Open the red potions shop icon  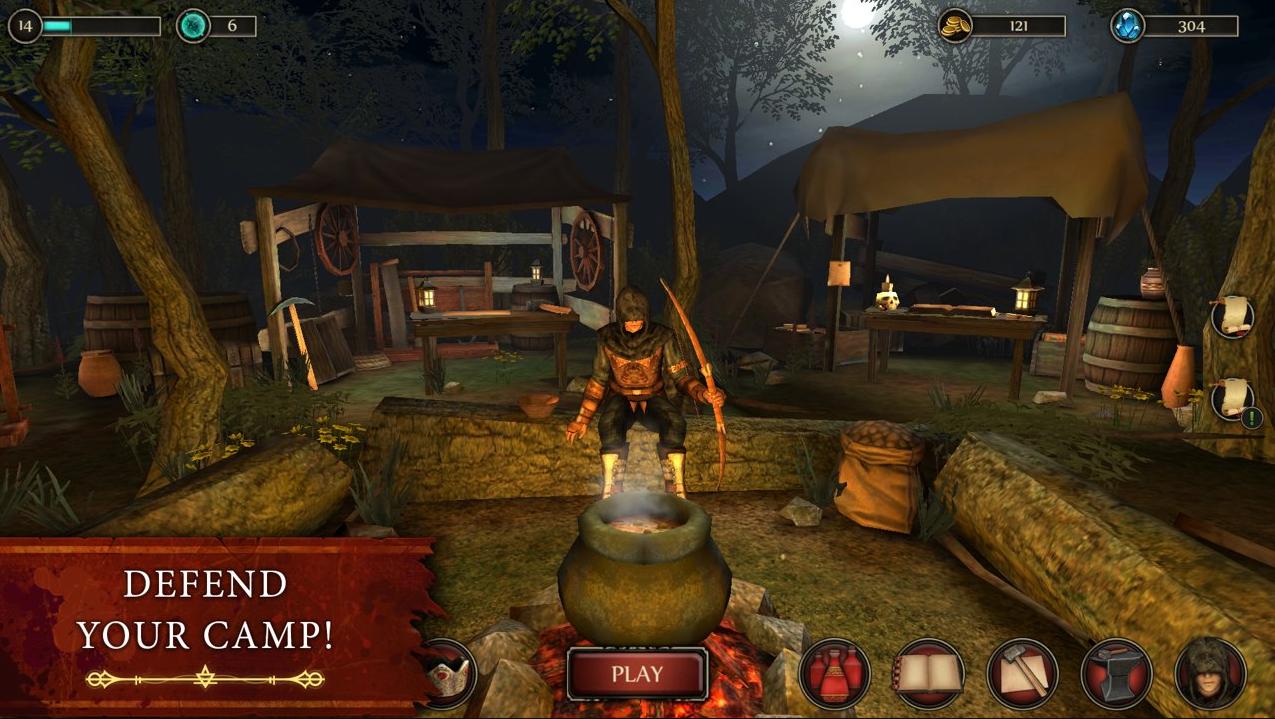pyautogui.click(x=835, y=674)
